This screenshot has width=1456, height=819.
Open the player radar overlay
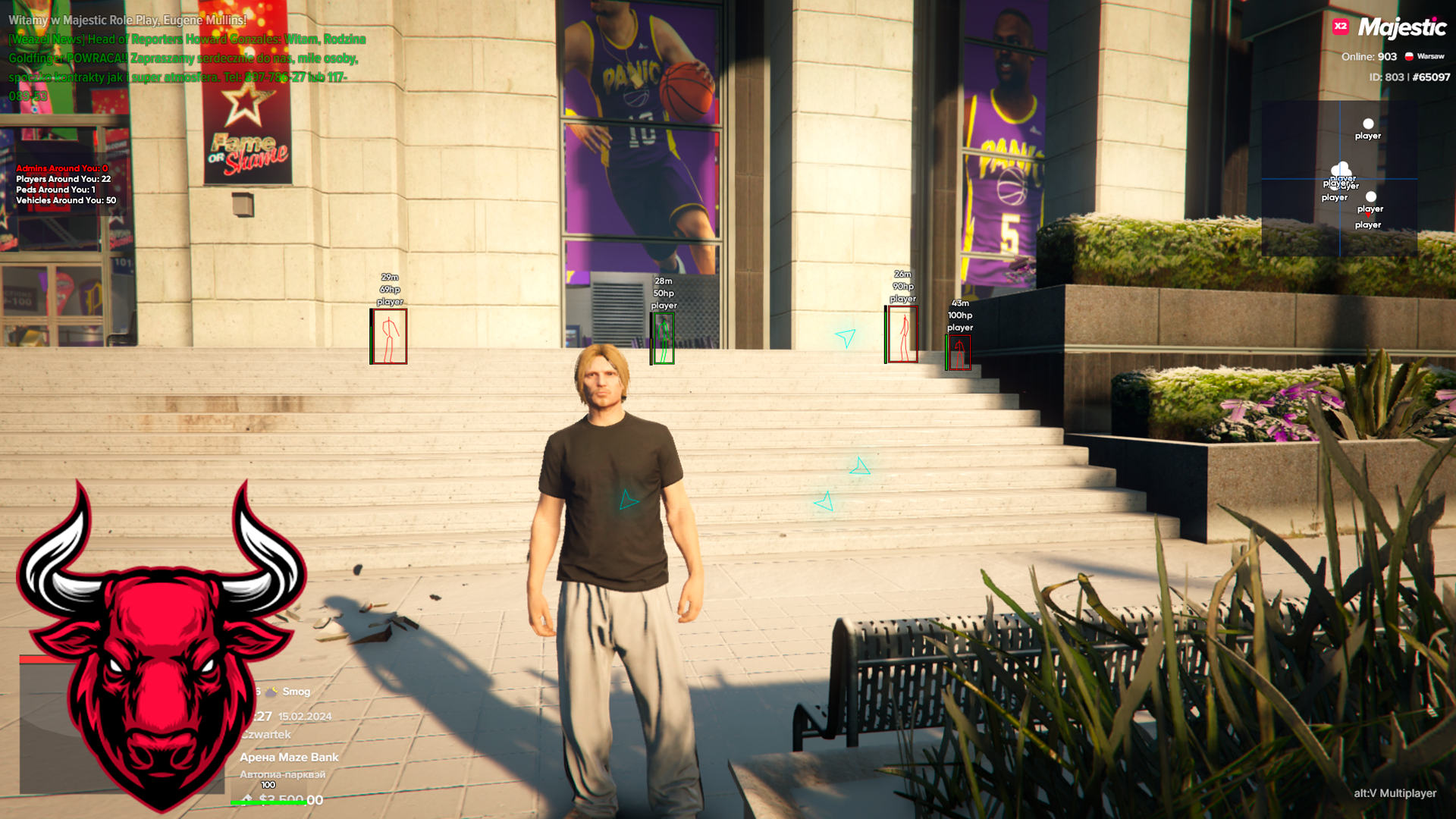coord(1339,179)
